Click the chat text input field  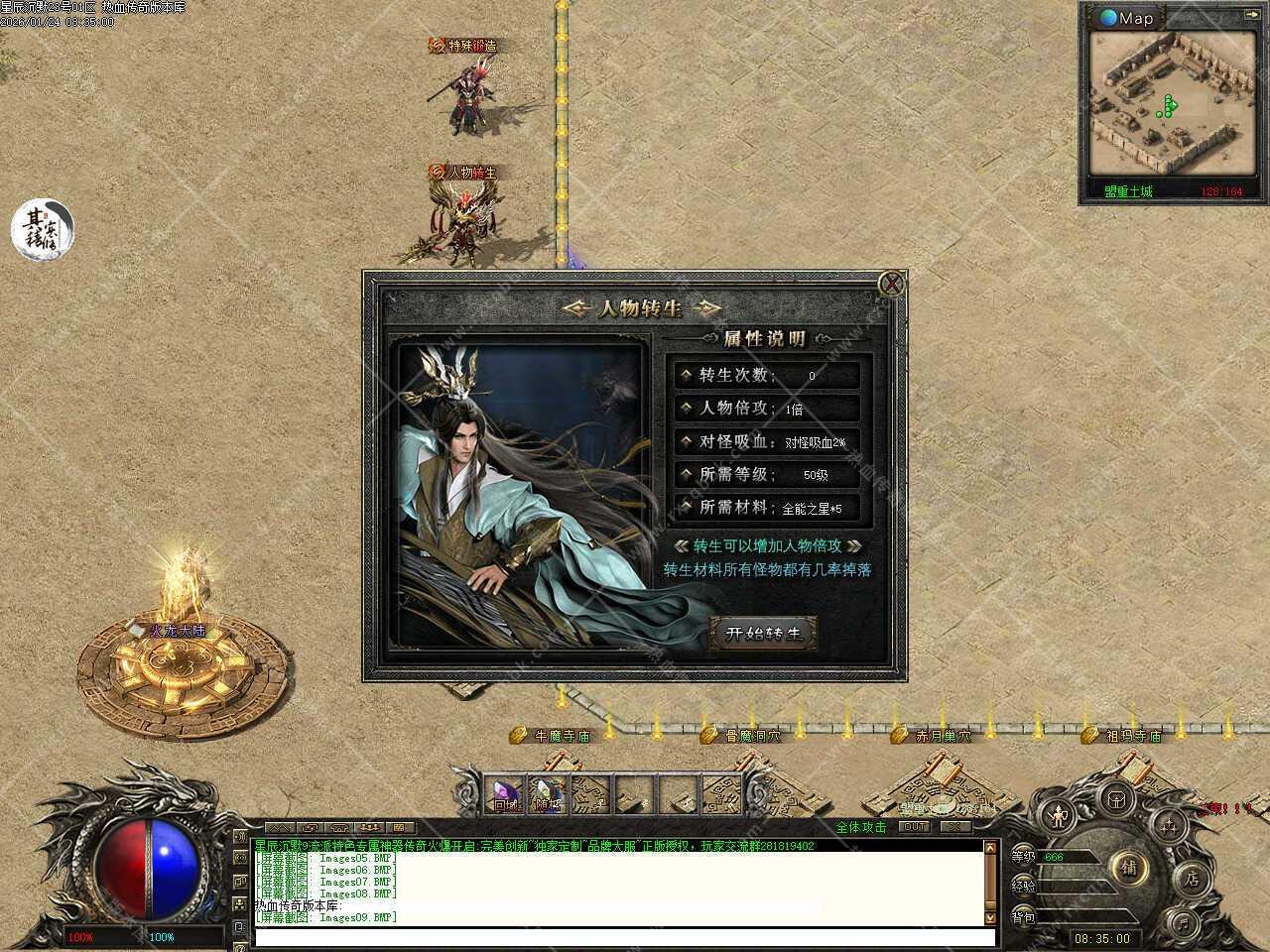(x=623, y=937)
